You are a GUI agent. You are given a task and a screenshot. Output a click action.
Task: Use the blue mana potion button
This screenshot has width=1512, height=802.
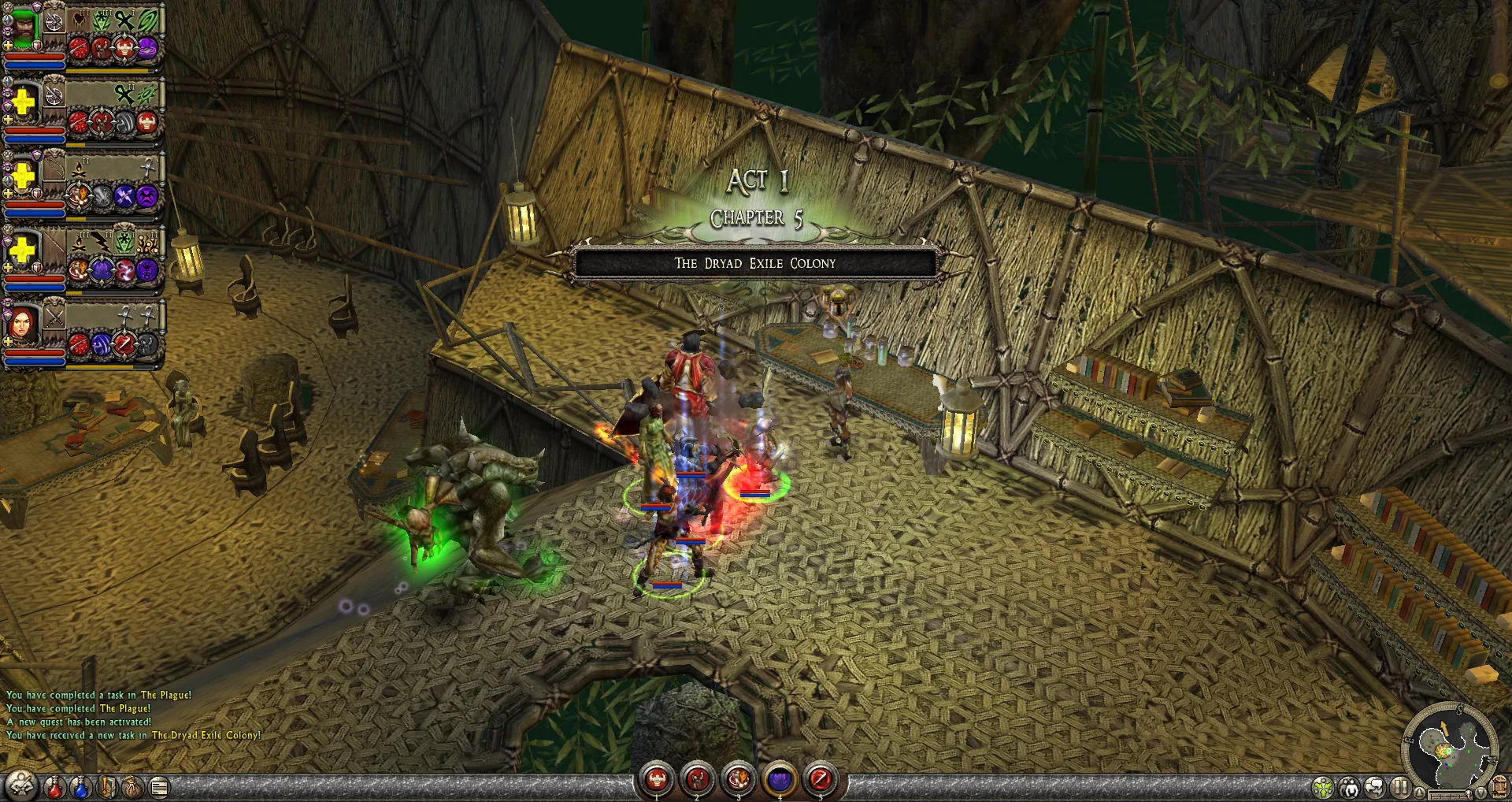pos(80,787)
